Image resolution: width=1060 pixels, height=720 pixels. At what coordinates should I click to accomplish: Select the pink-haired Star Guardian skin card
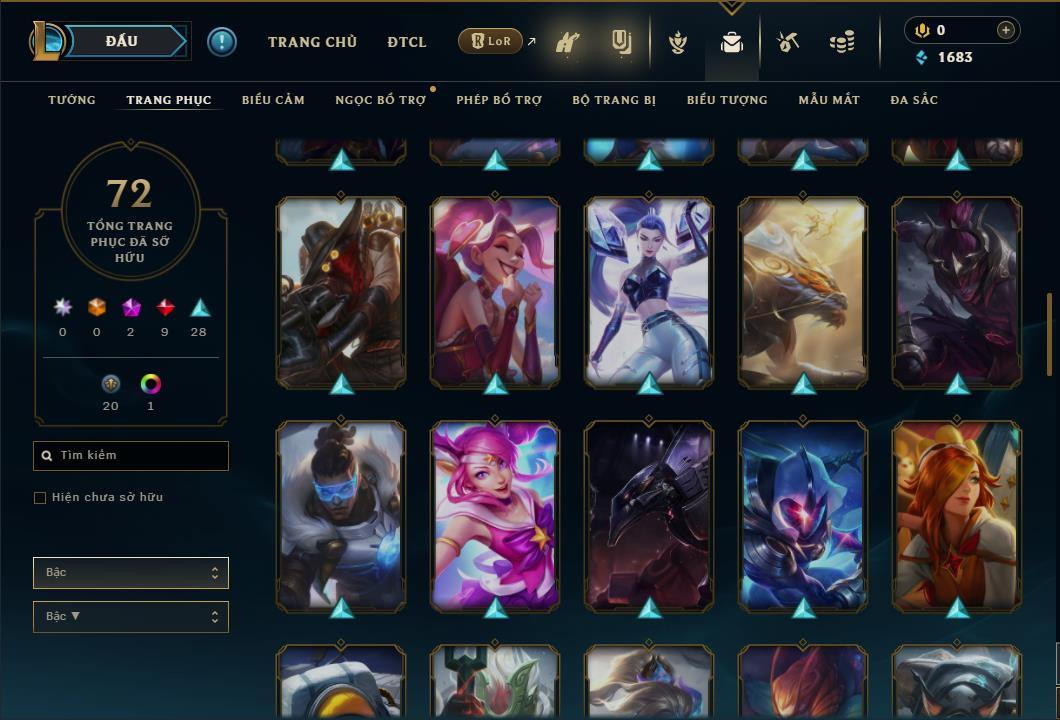495,515
